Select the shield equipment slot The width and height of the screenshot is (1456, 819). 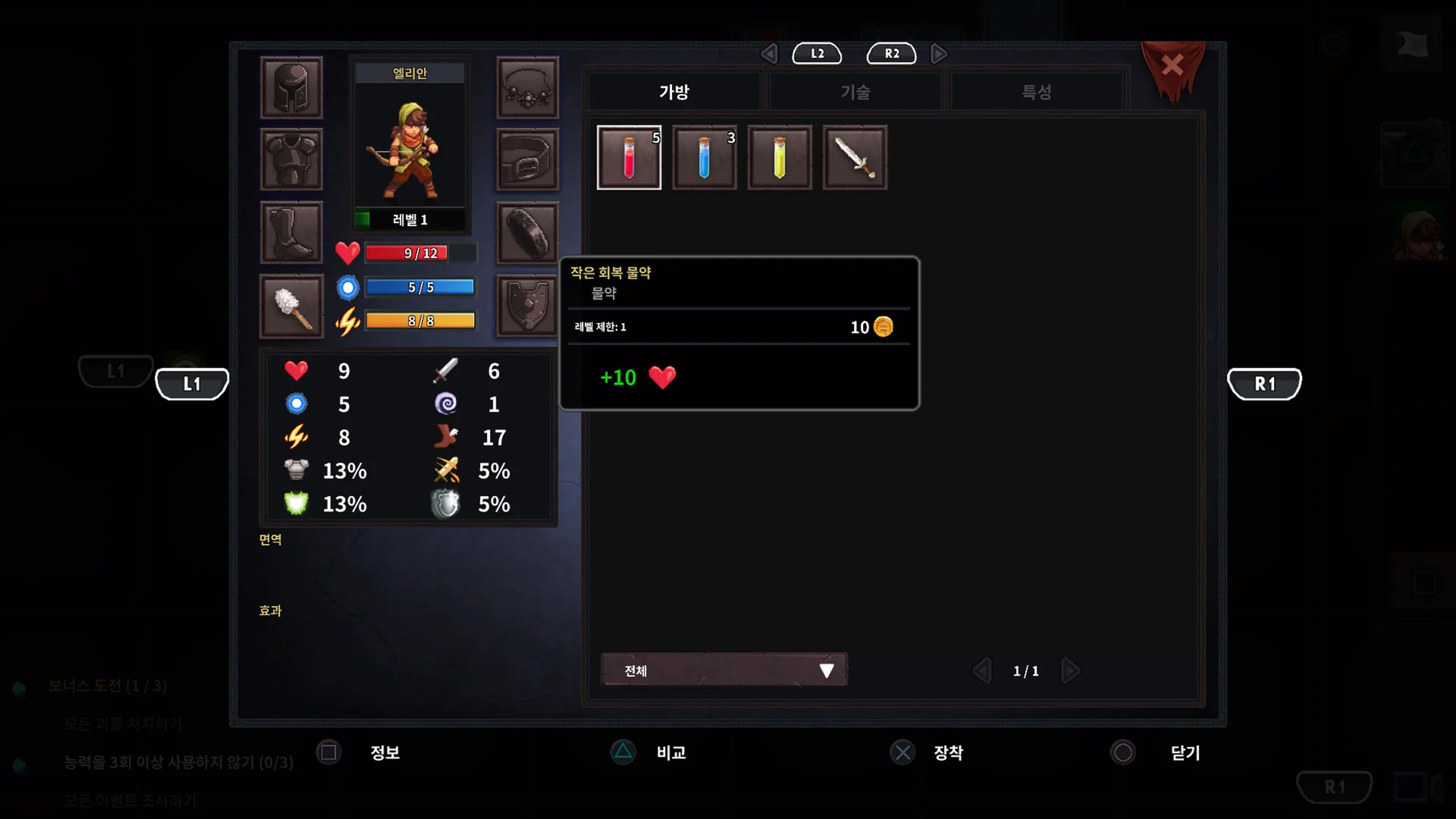(x=528, y=306)
